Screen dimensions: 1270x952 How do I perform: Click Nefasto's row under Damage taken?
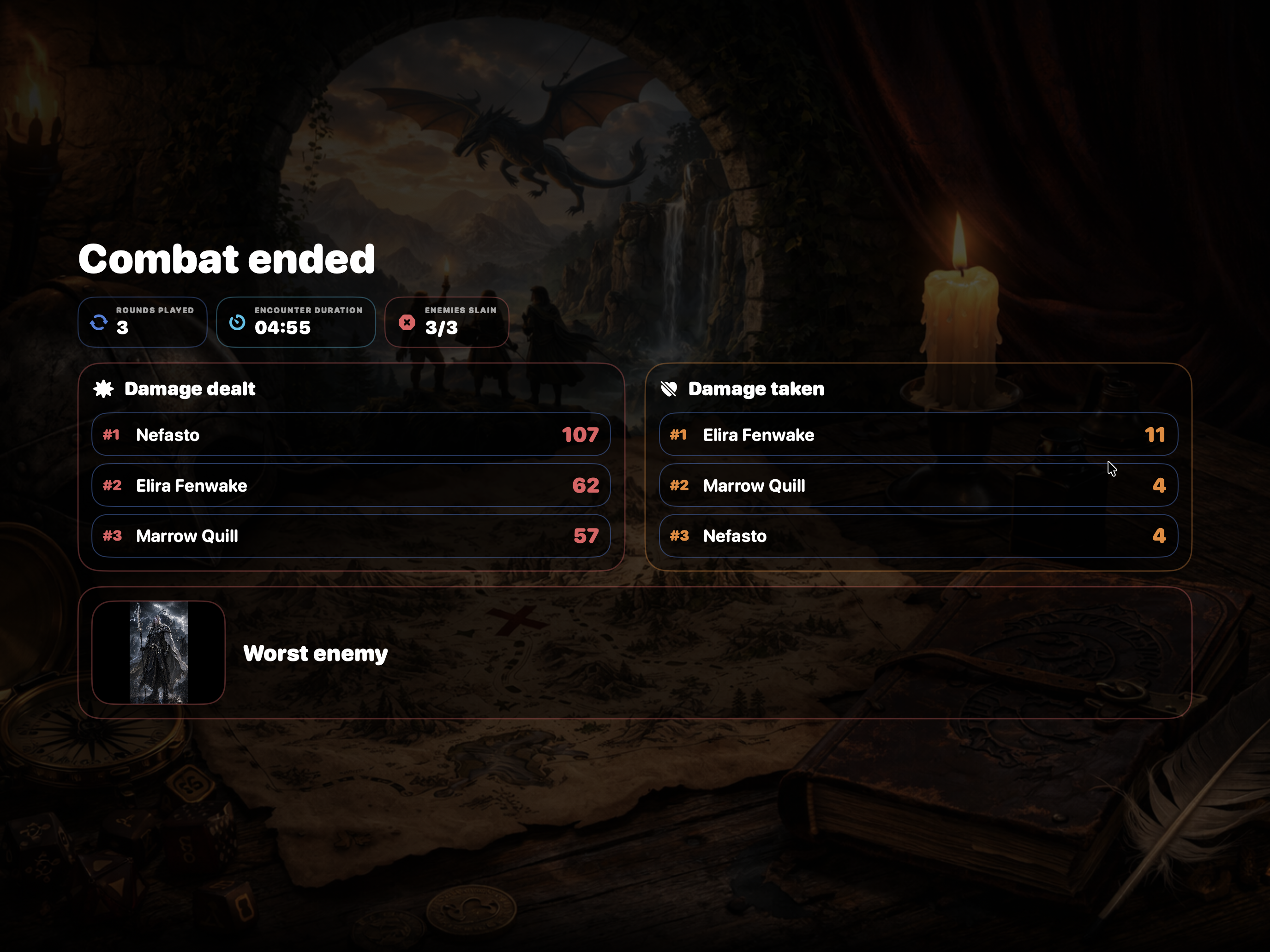click(x=919, y=536)
